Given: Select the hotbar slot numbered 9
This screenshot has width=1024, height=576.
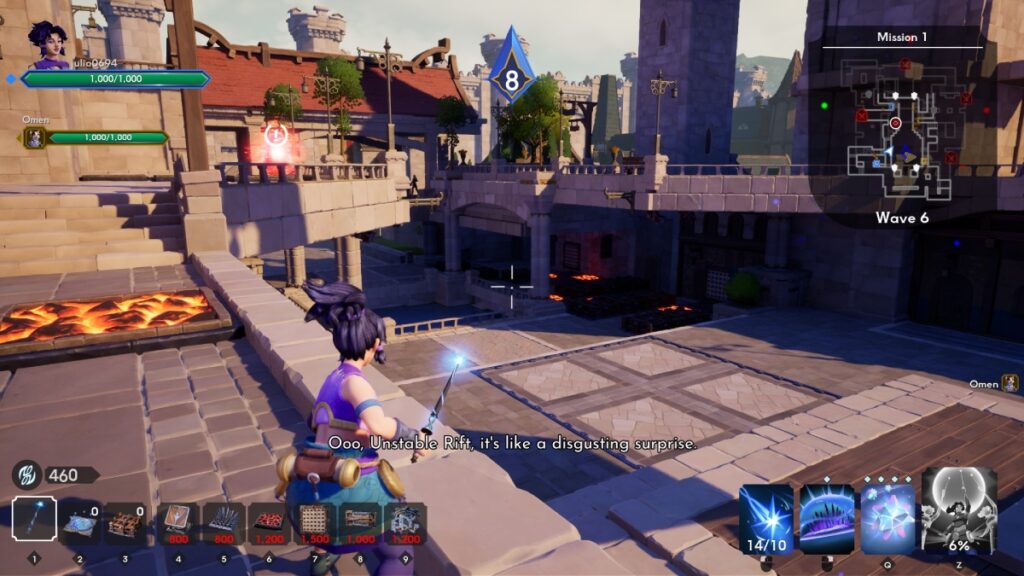Looking at the screenshot, I should (404, 523).
